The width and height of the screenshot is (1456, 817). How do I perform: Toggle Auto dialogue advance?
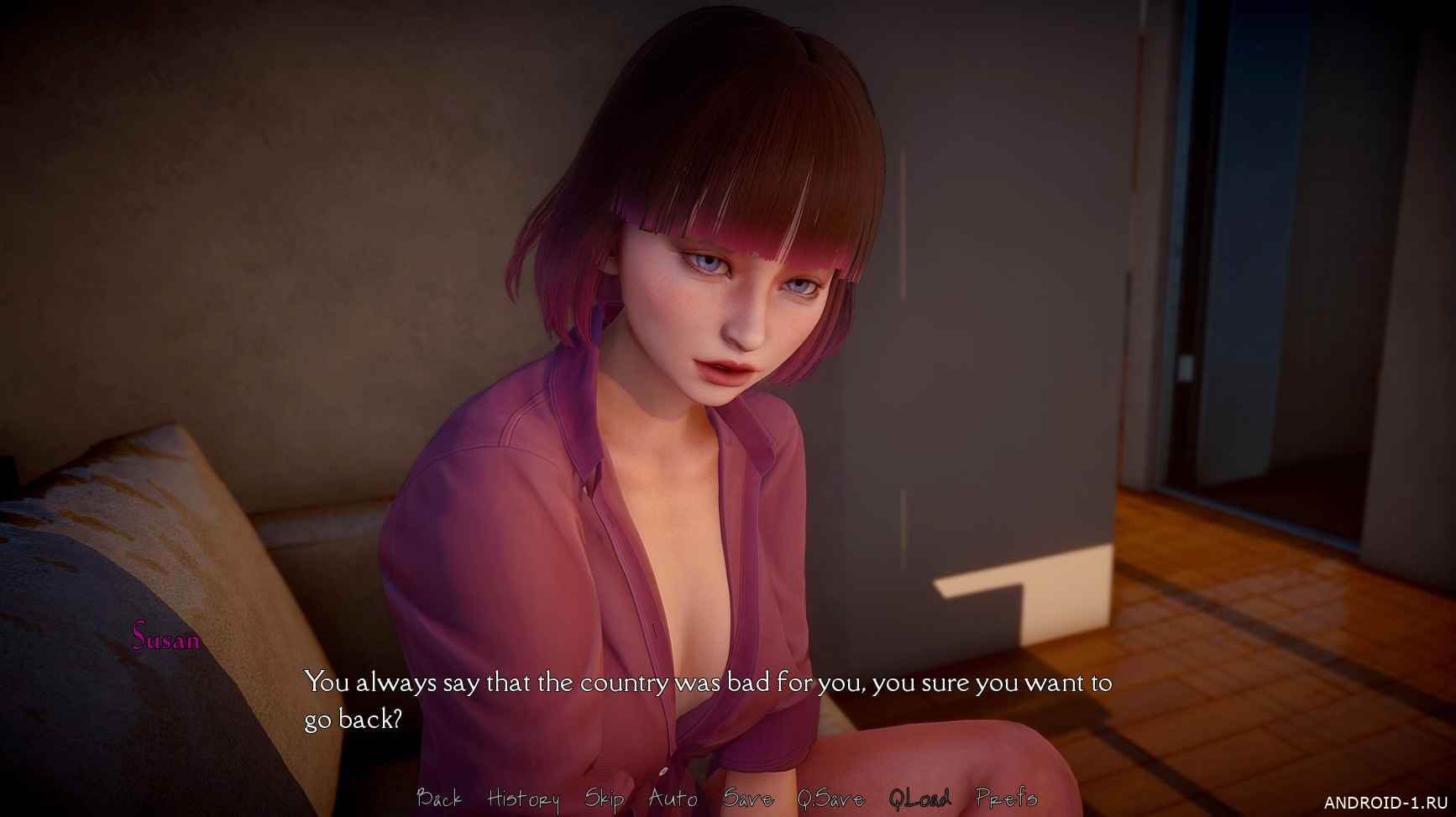(673, 798)
